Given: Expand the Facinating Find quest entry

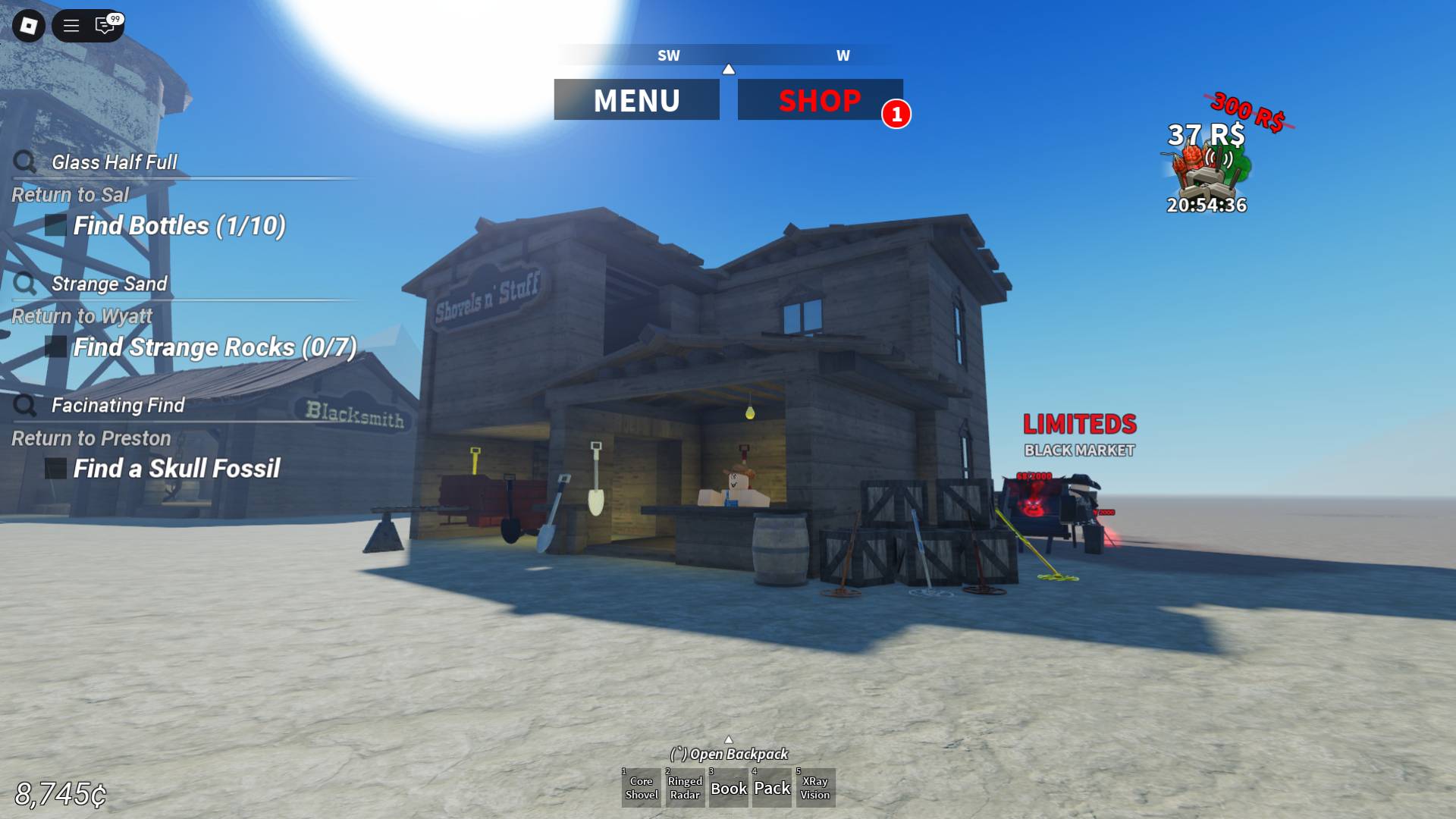Looking at the screenshot, I should [x=24, y=403].
